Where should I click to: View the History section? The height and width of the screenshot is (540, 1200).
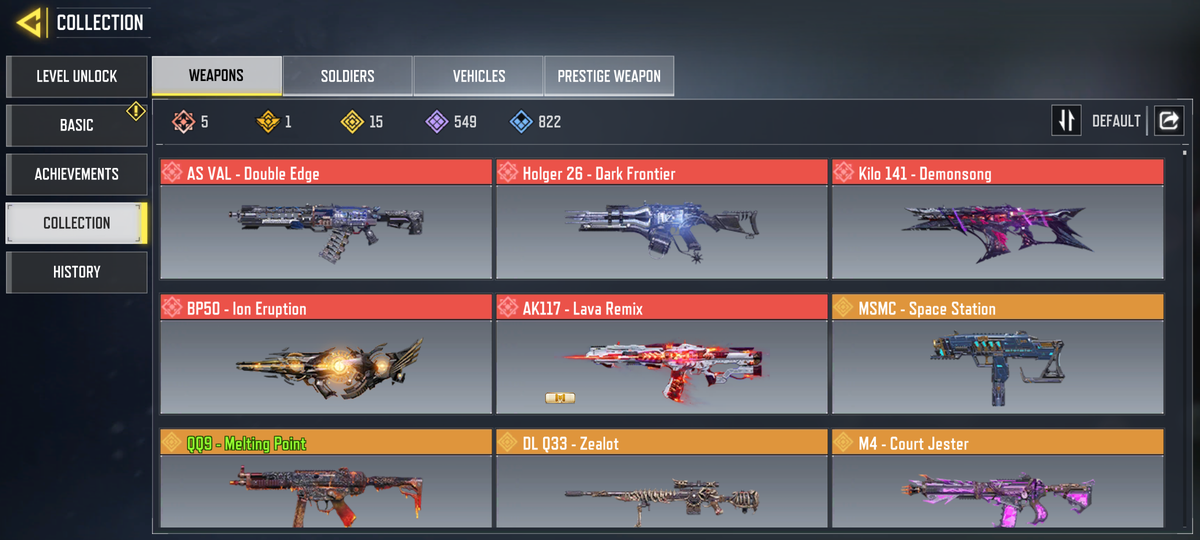point(76,272)
